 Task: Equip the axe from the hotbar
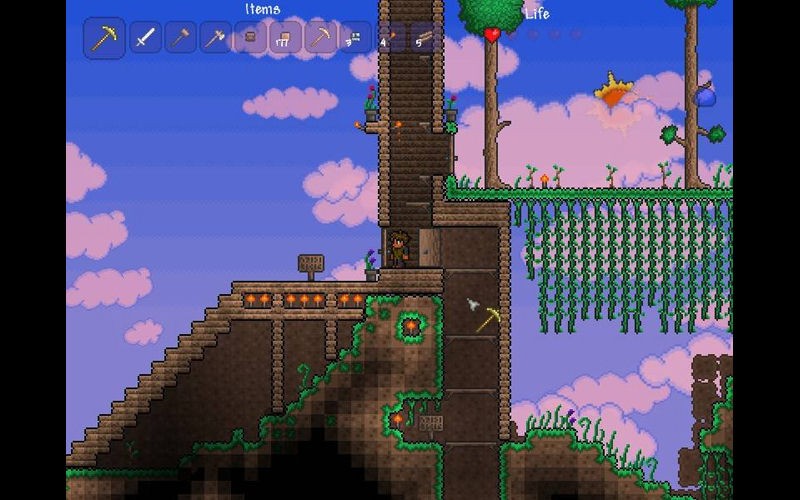[215, 38]
